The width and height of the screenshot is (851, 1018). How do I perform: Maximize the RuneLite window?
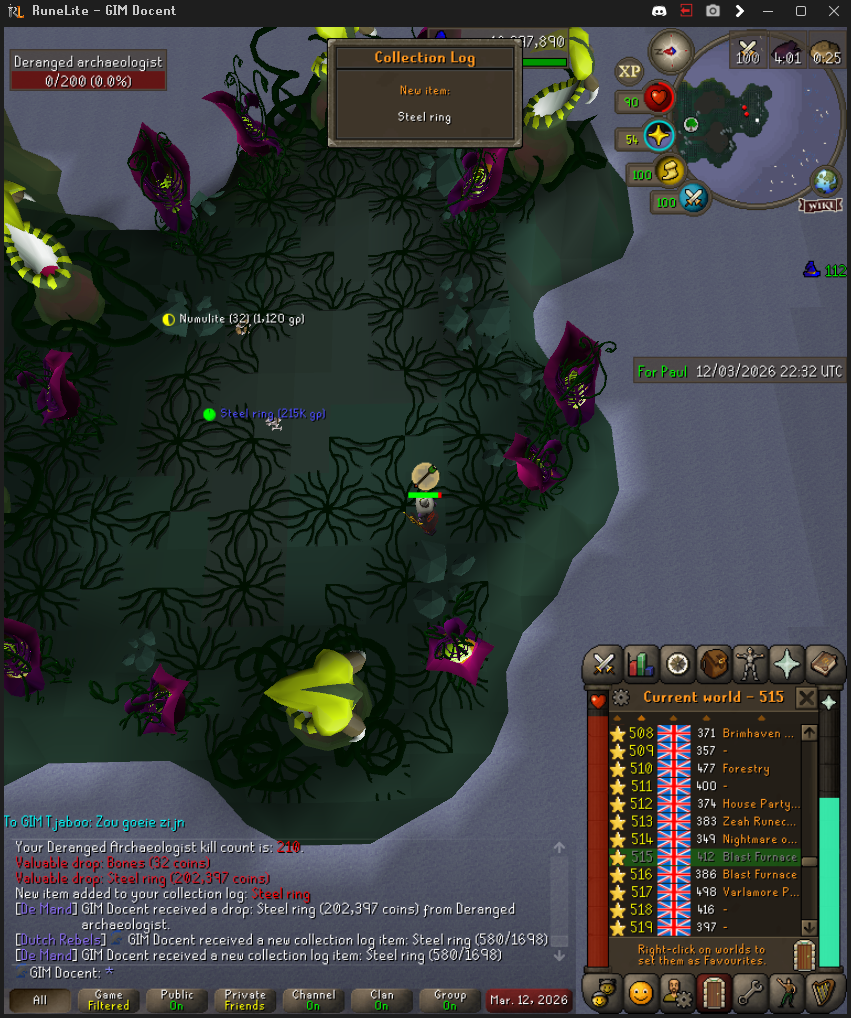point(800,11)
